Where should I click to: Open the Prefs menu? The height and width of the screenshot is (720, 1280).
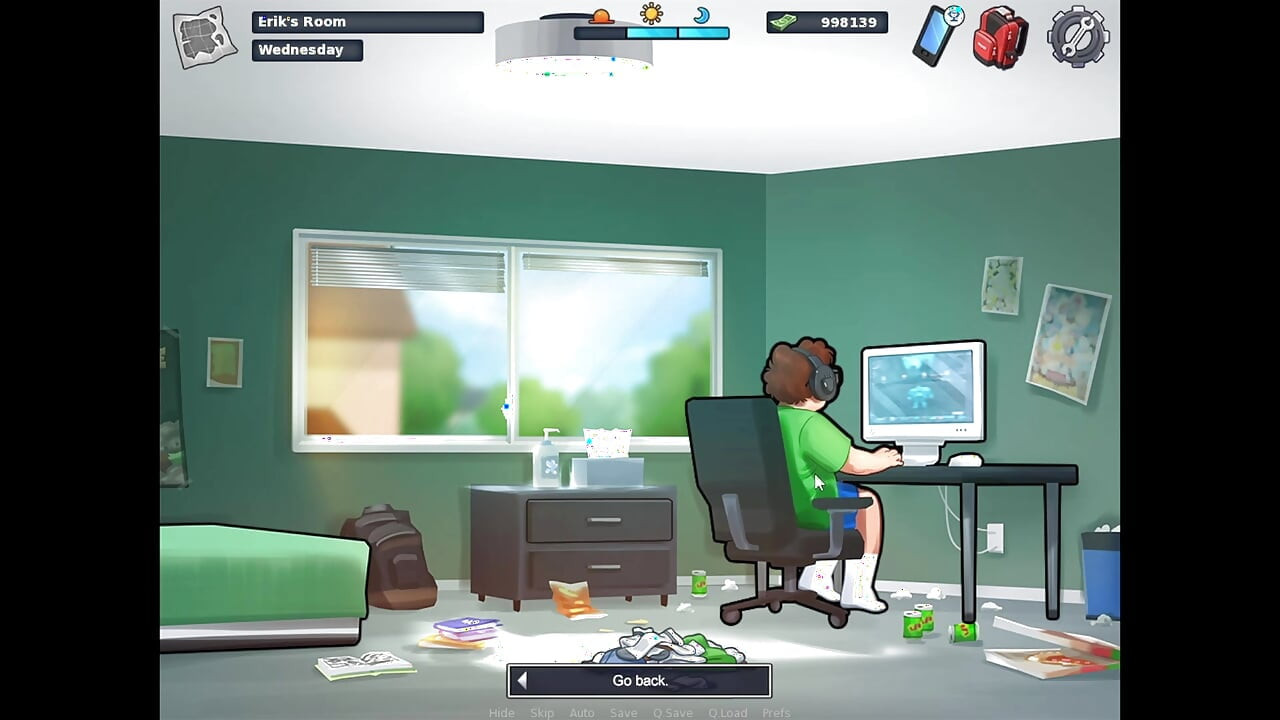(x=776, y=713)
